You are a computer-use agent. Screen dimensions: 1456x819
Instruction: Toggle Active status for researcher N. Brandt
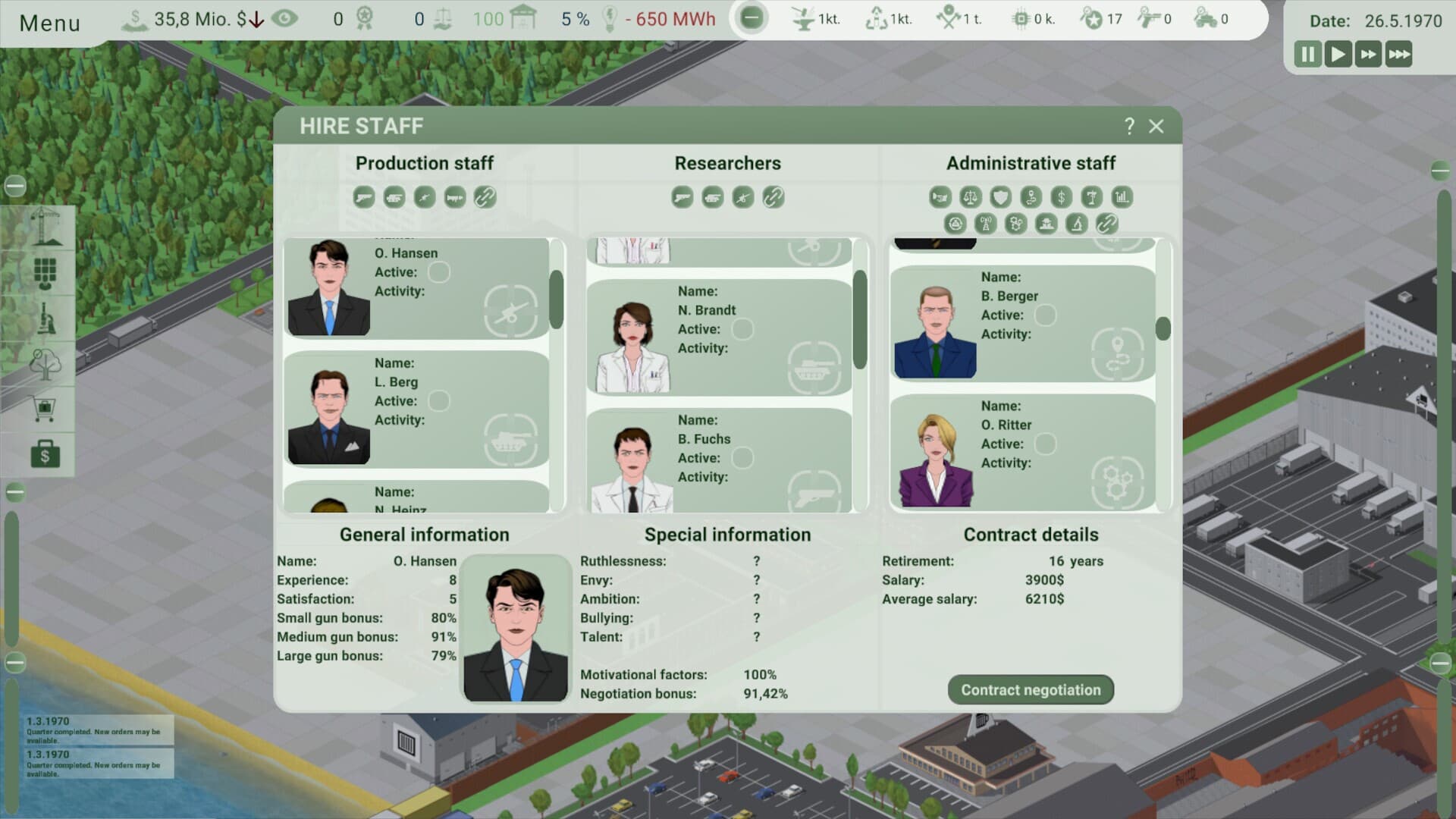click(745, 329)
